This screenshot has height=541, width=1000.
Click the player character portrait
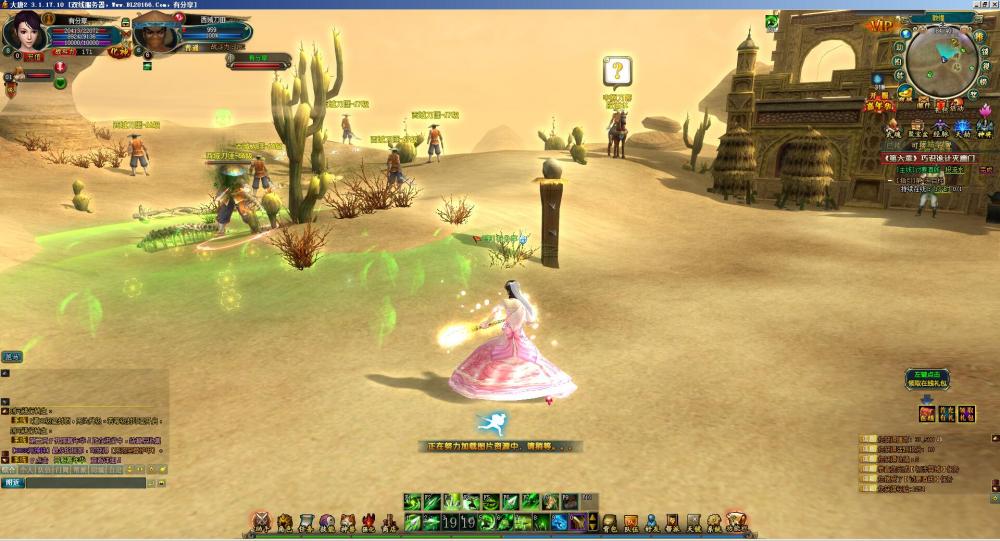[x=24, y=33]
